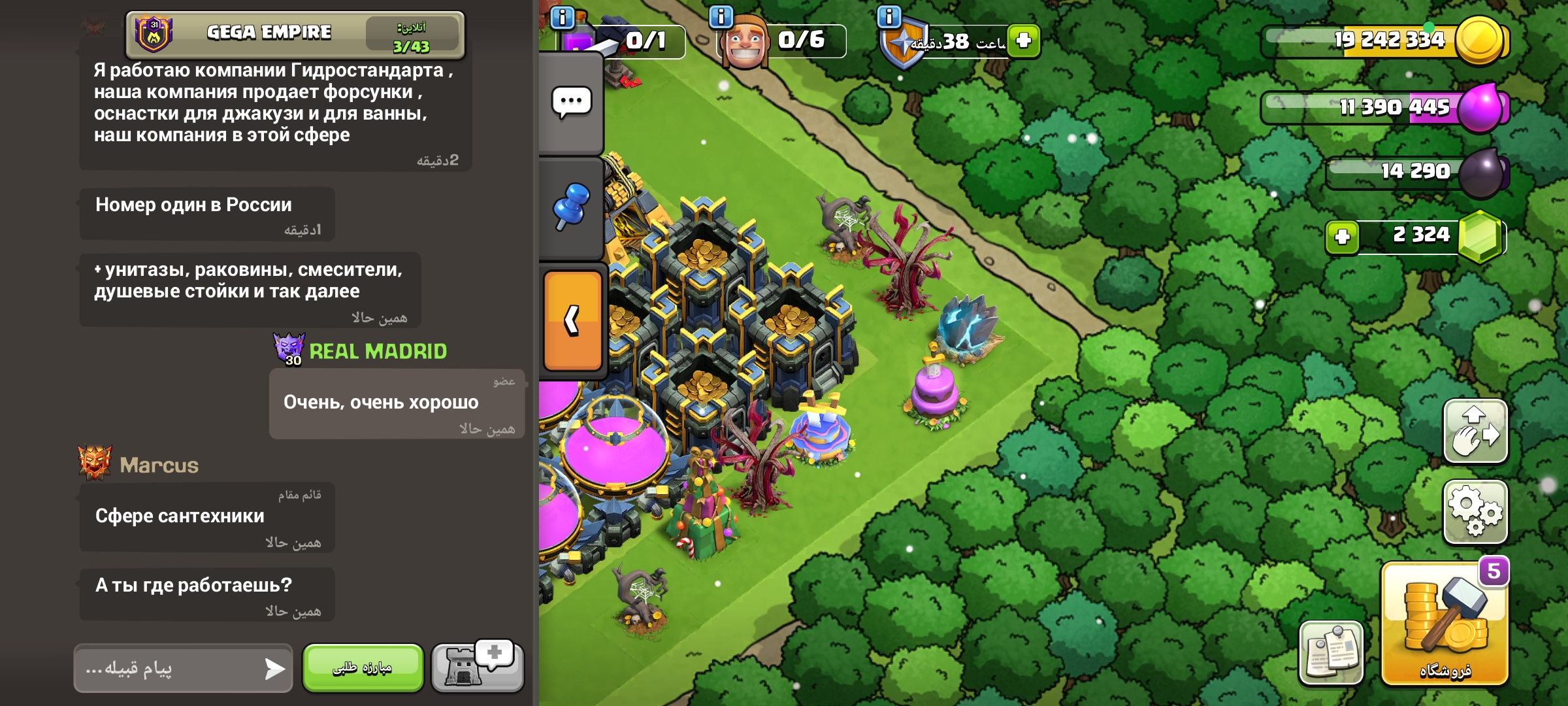The image size is (1568, 706).
Task: Send the clan chat message arrow
Action: pyautogui.click(x=274, y=668)
